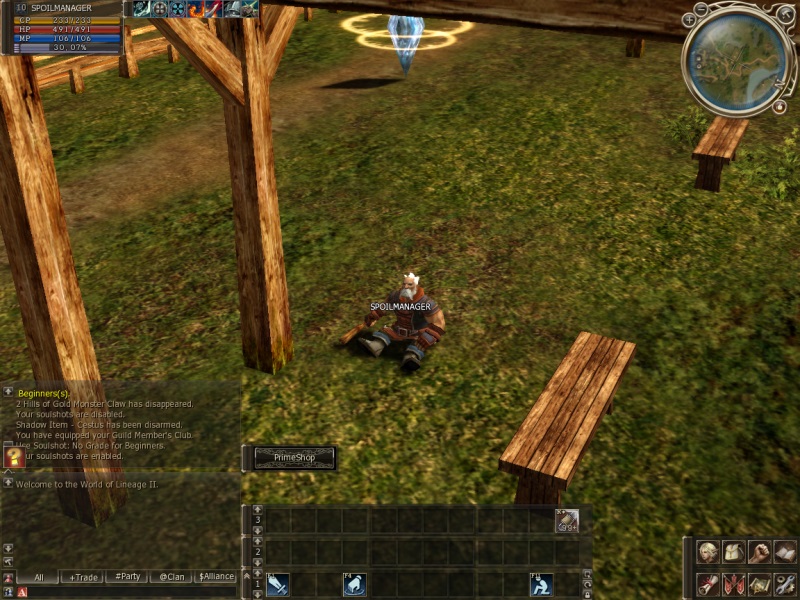Open the clan red banner icon
800x600 pixels.
point(734,584)
